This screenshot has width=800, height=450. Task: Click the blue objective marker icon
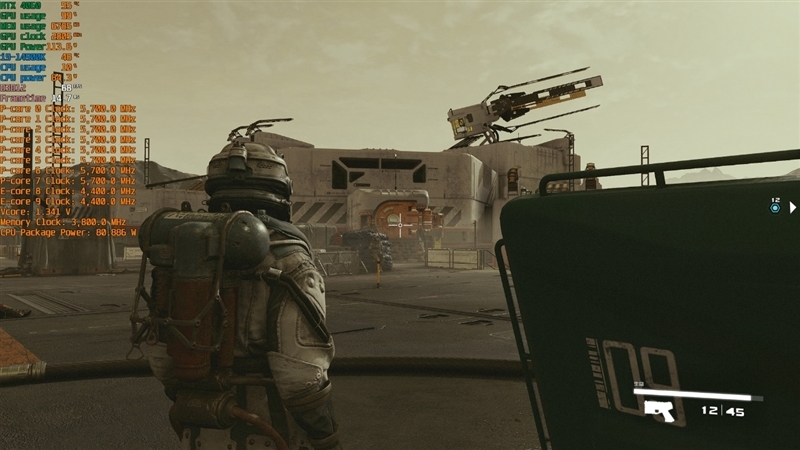775,207
